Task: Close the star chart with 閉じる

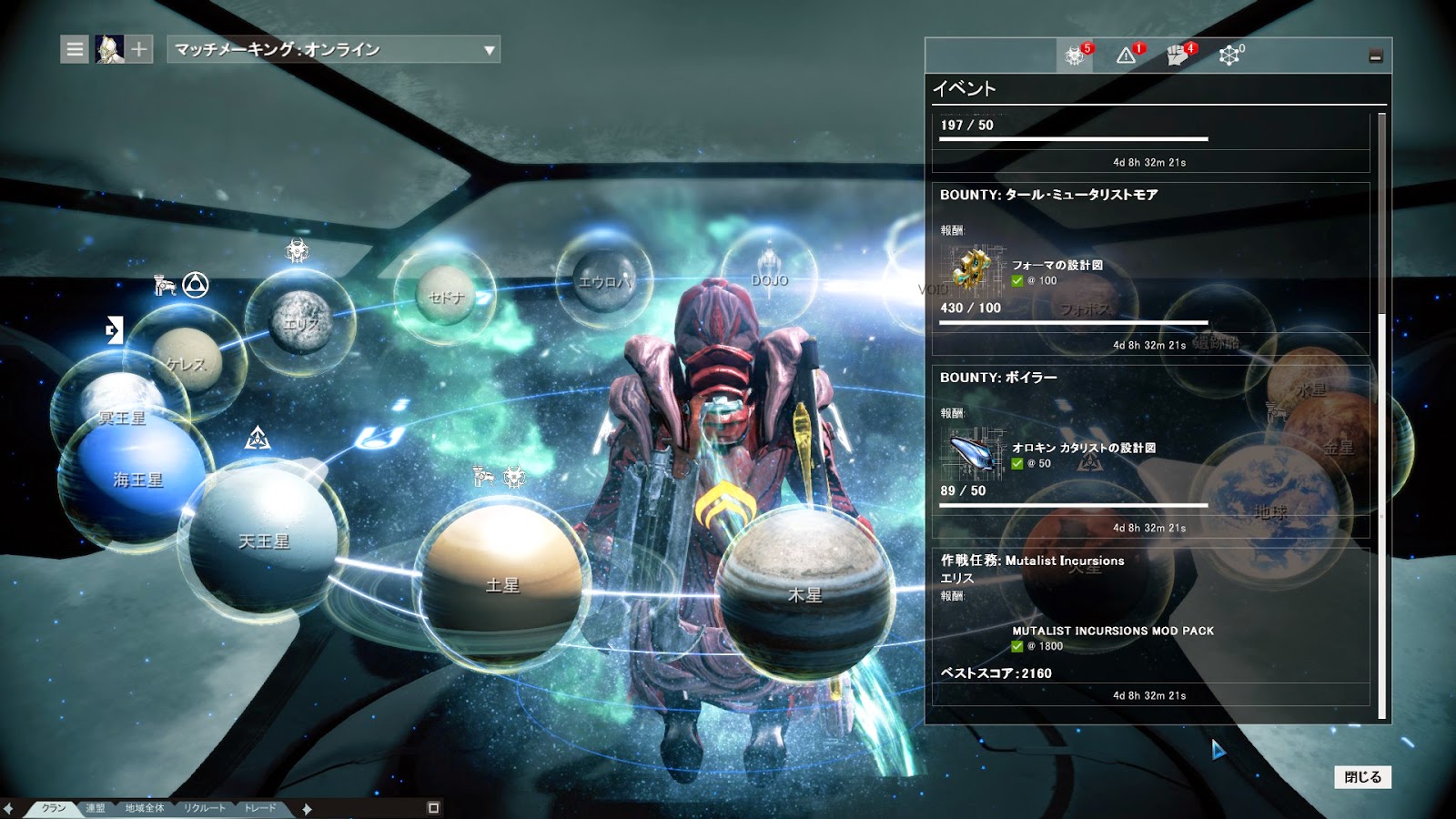Action: pos(1362,777)
